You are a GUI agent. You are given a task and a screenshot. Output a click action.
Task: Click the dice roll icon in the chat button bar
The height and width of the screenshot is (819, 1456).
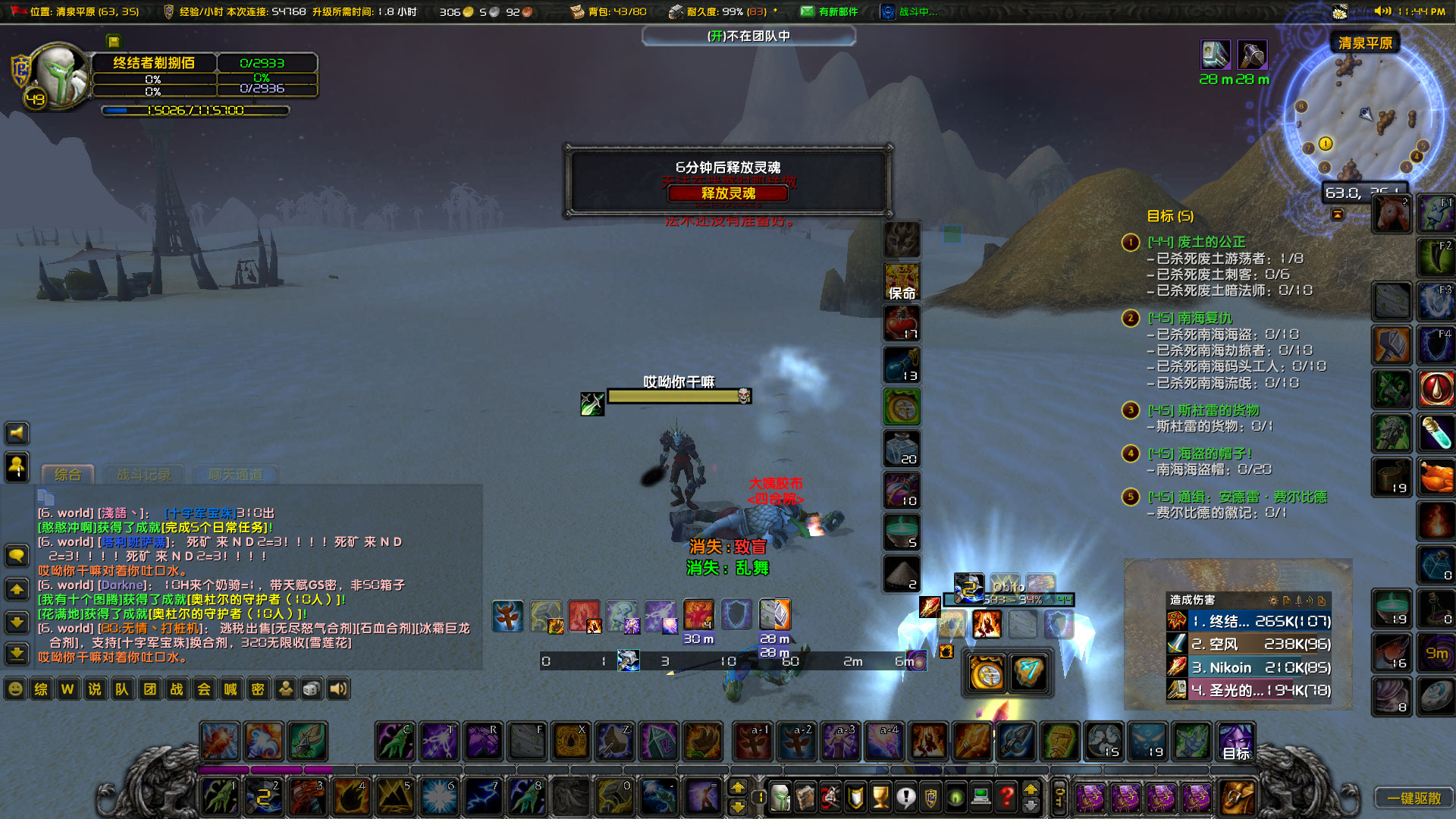point(311,689)
